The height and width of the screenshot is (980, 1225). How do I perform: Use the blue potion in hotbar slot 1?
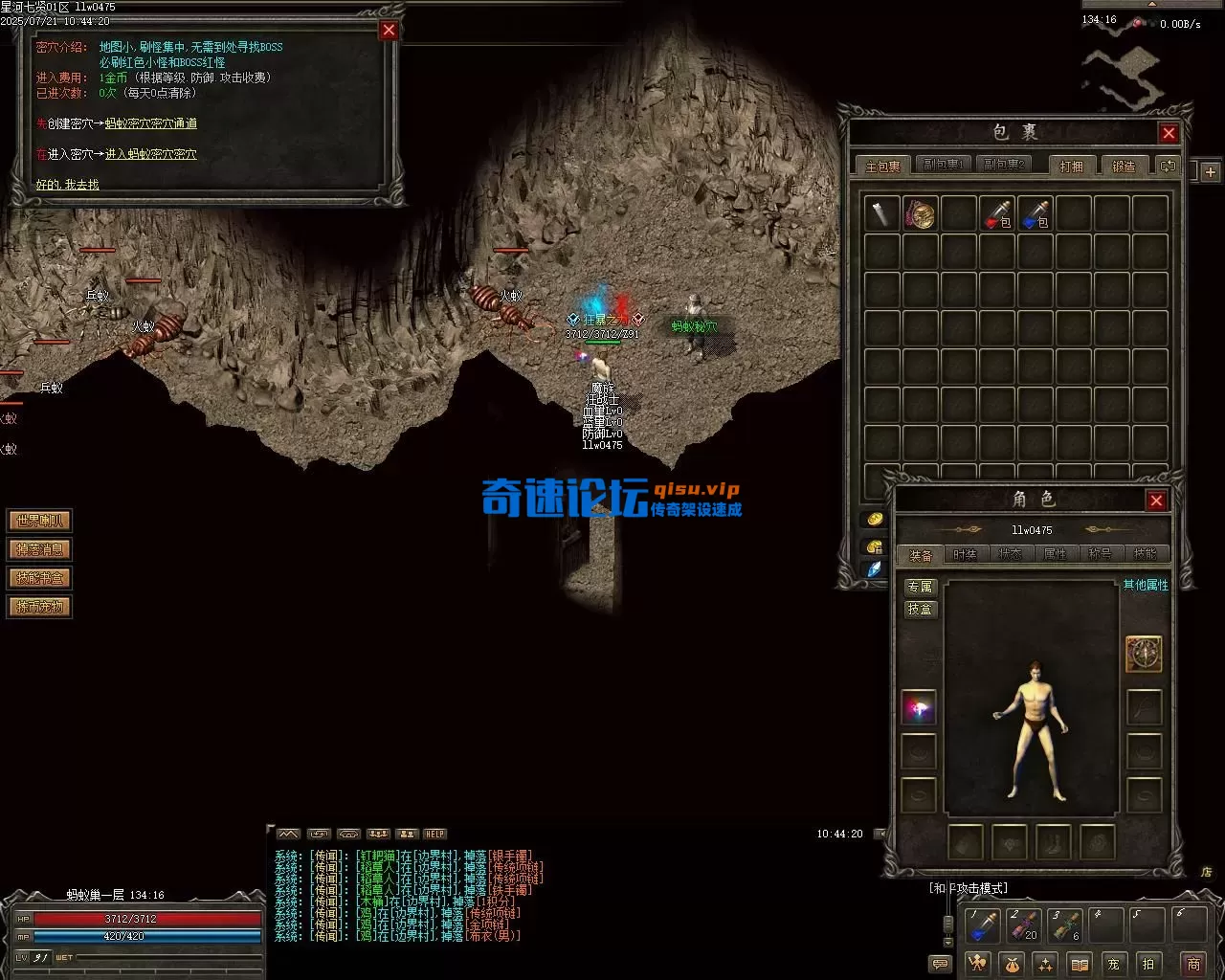point(983,925)
